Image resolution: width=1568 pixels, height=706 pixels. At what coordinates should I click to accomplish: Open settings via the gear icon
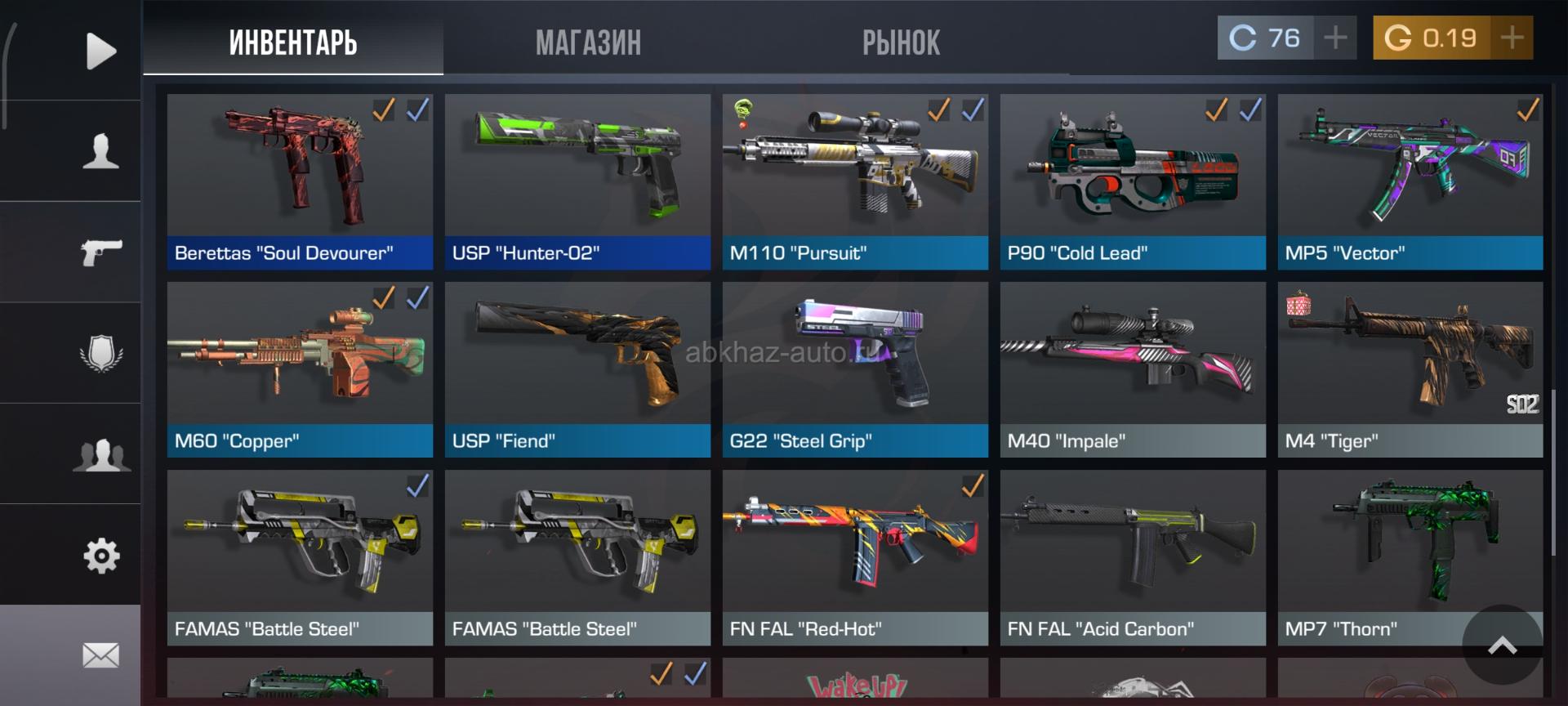[100, 556]
